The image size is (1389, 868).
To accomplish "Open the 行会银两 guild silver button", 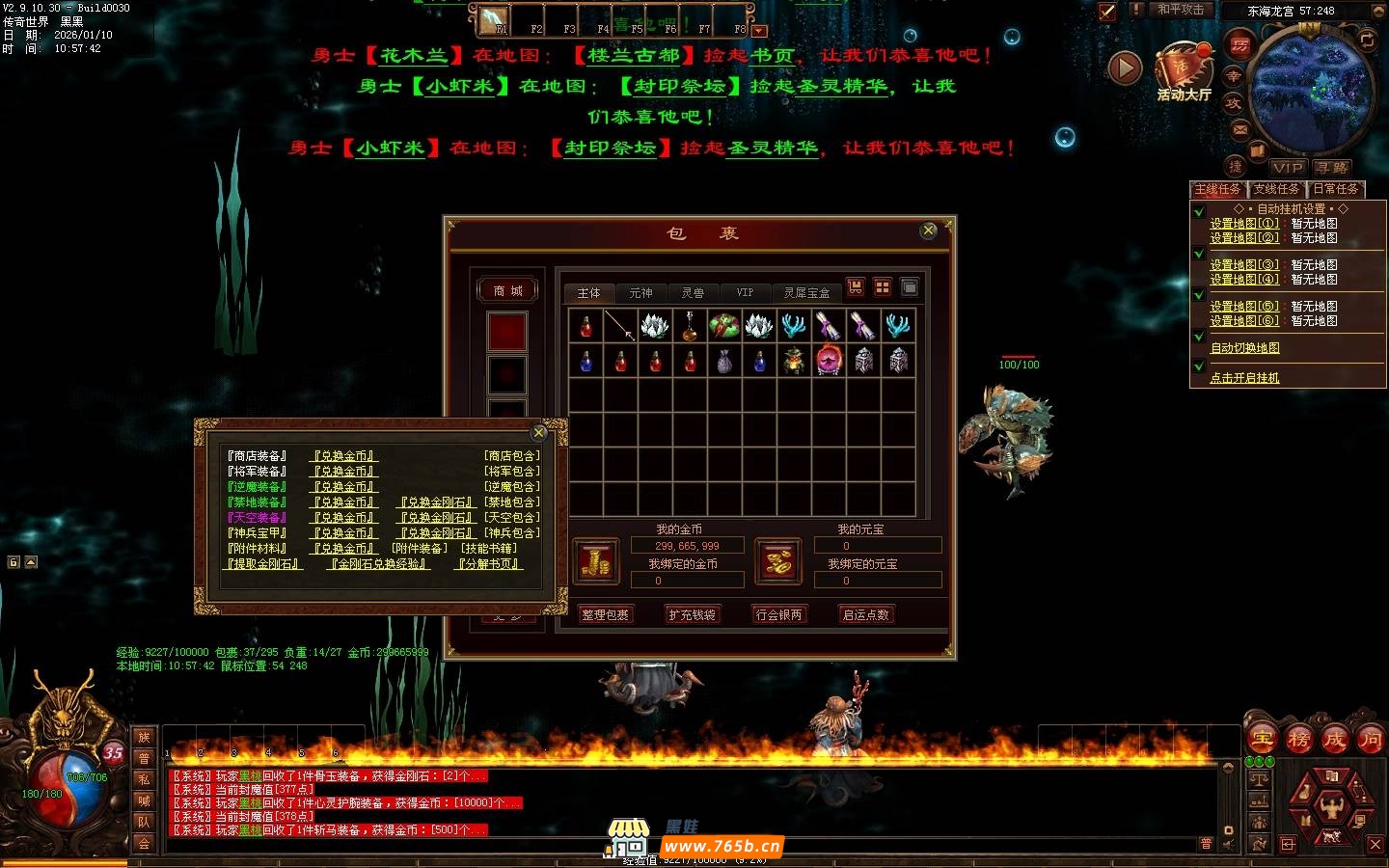I will (779, 614).
